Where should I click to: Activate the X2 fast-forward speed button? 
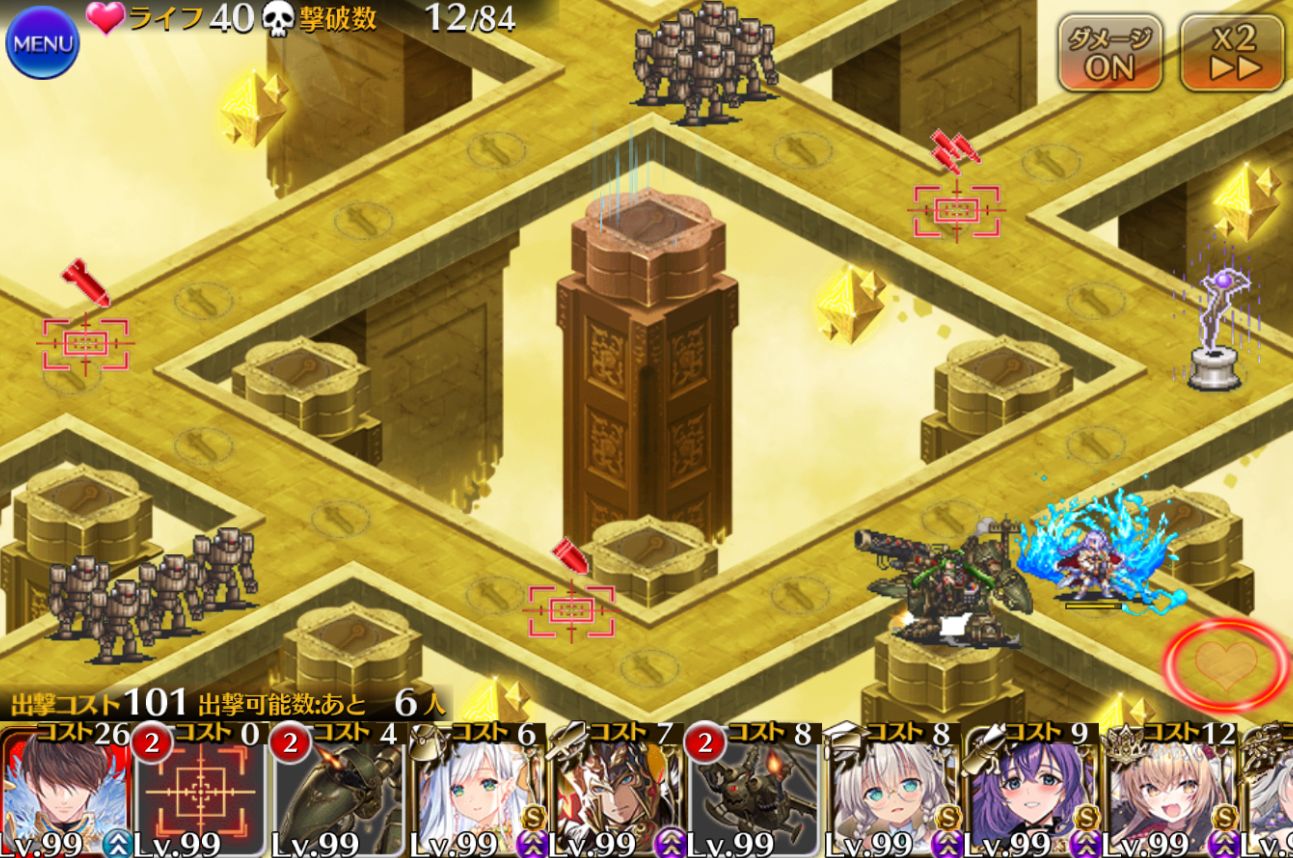coord(1232,53)
